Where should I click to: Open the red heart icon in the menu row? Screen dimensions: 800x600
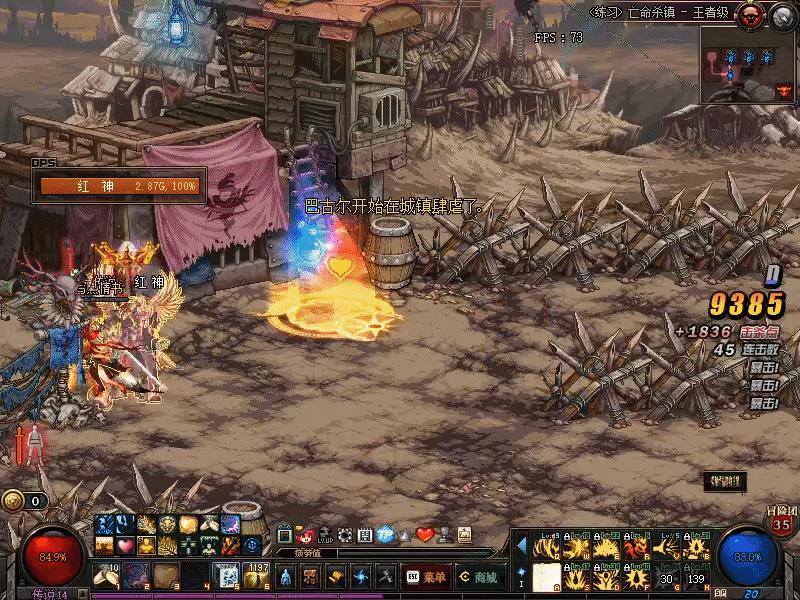(425, 535)
